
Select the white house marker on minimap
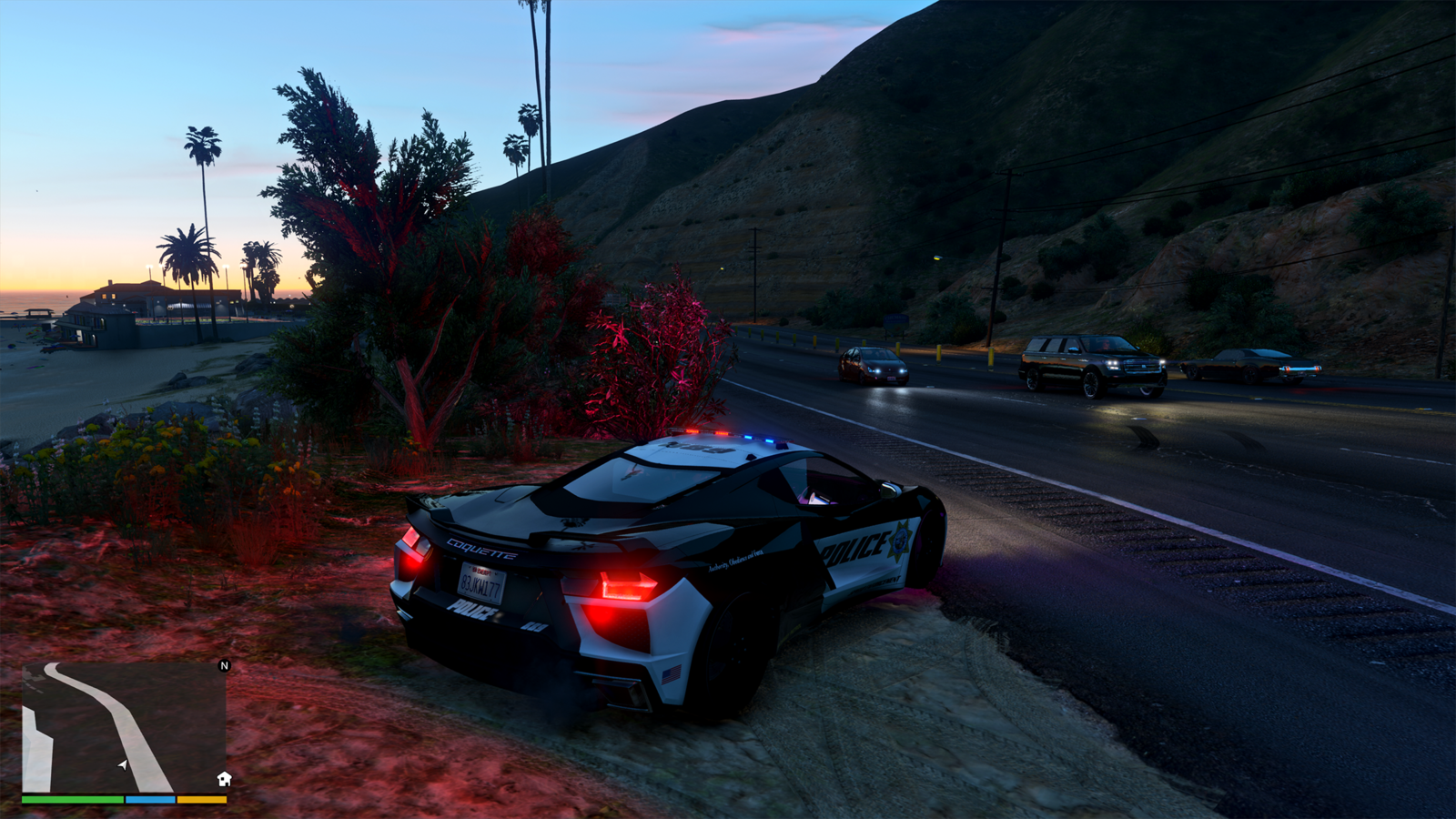[x=224, y=779]
